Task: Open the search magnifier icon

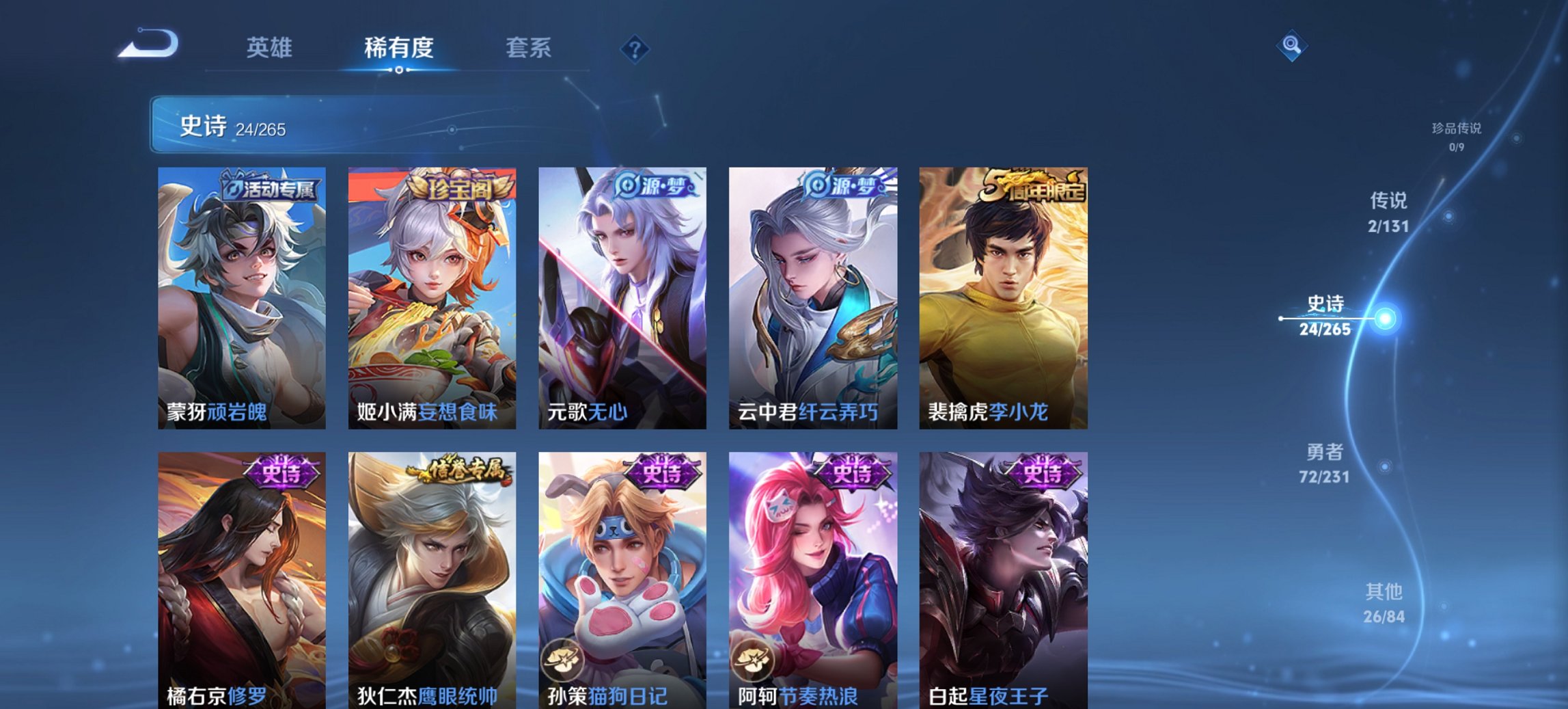Action: point(1291,46)
